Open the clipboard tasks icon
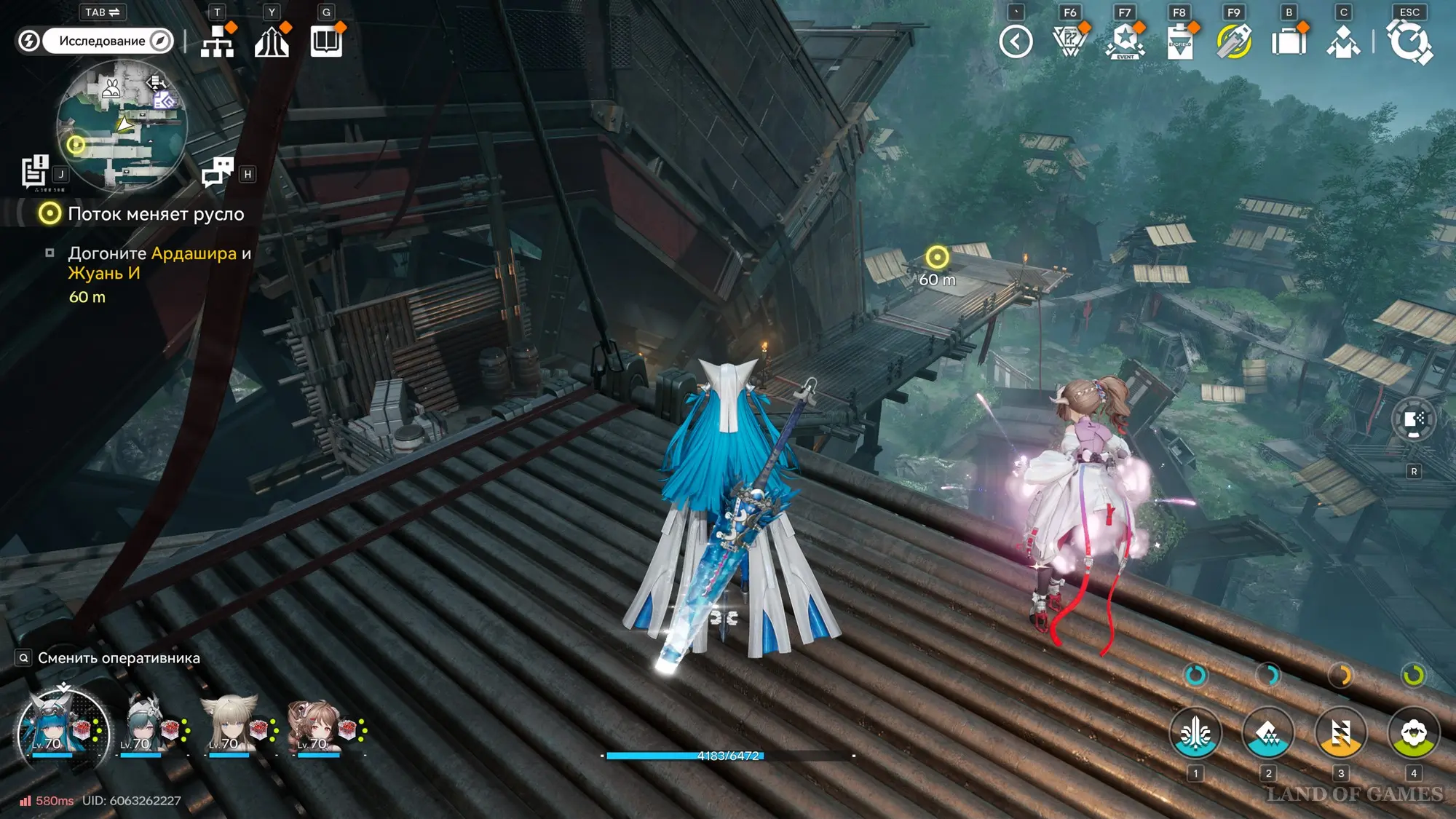The image size is (1456, 819). pos(1179,41)
